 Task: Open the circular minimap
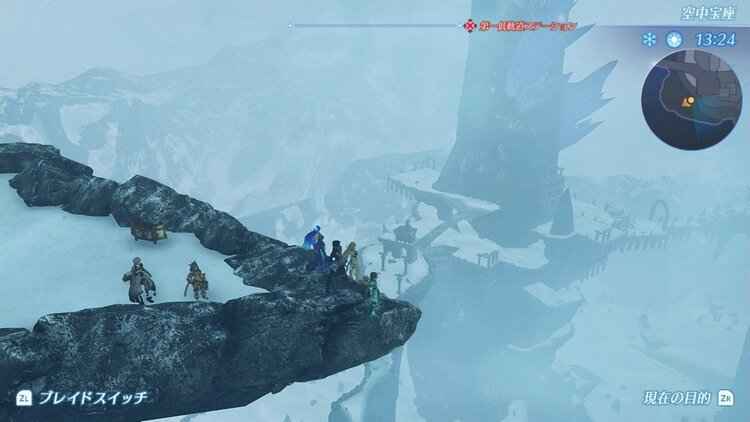point(694,99)
